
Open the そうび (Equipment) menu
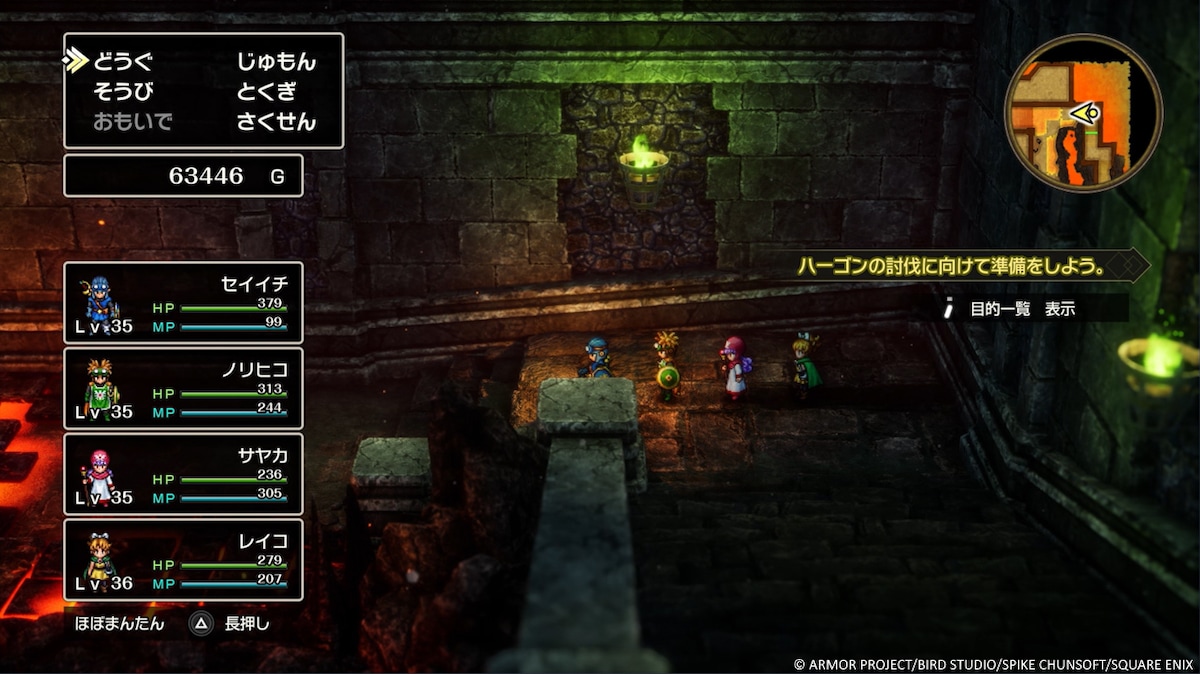(123, 92)
